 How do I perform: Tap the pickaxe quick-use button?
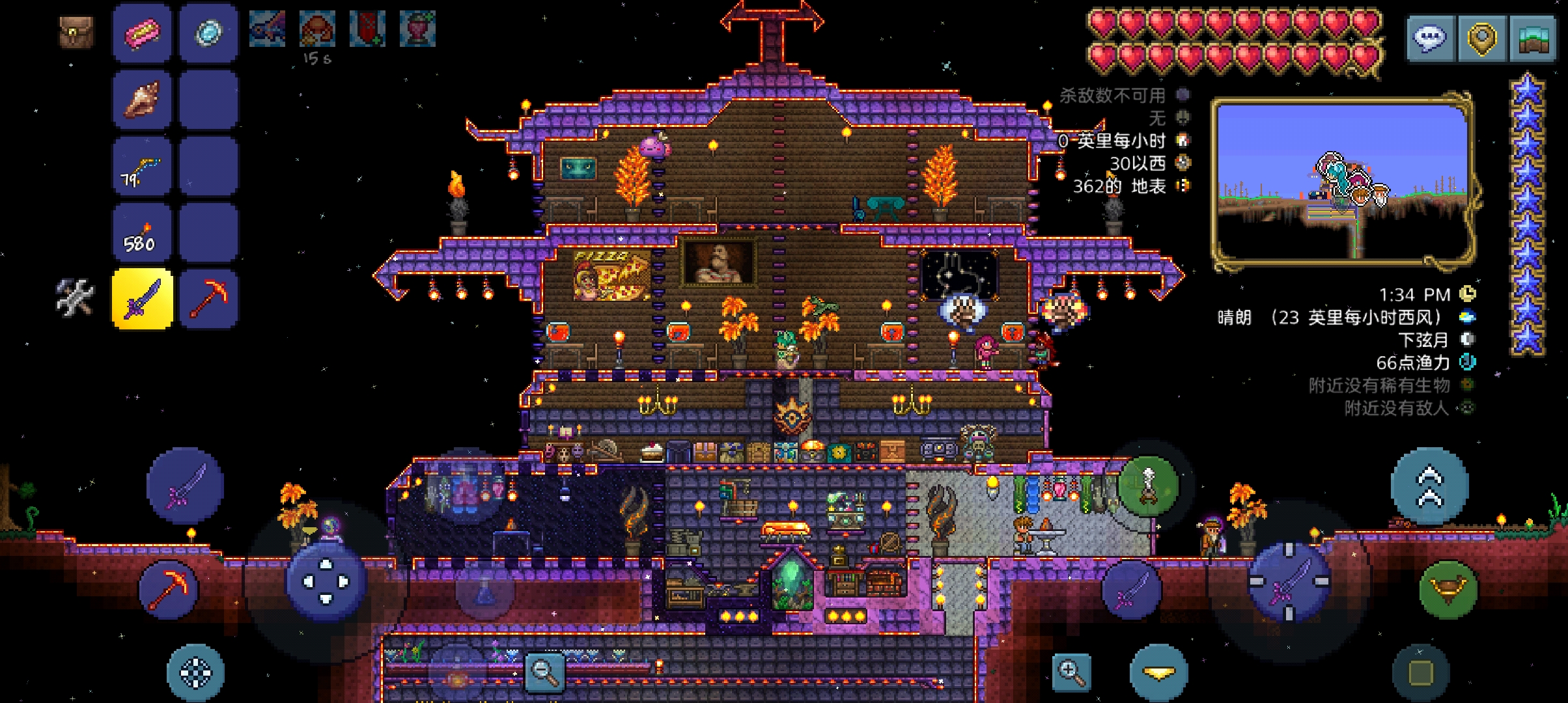[169, 589]
